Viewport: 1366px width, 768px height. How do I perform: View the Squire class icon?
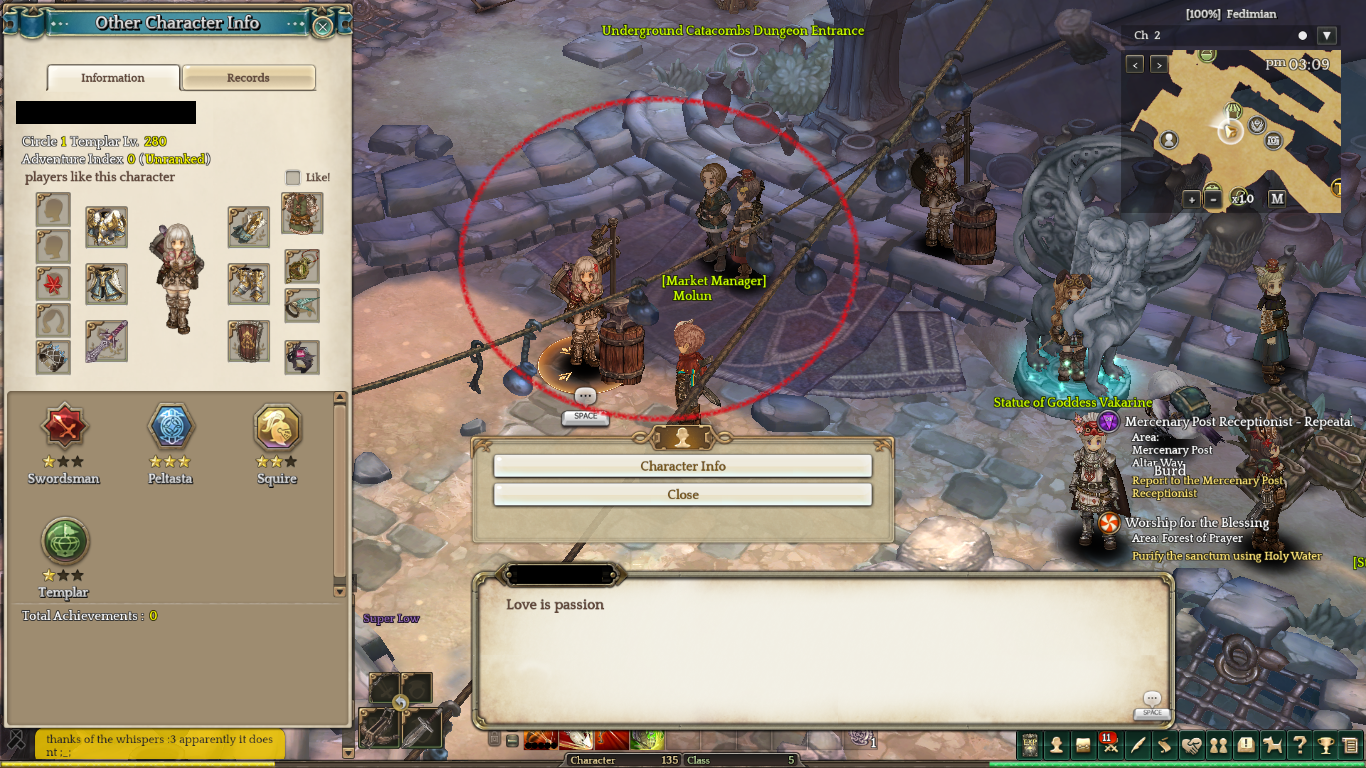[277, 428]
